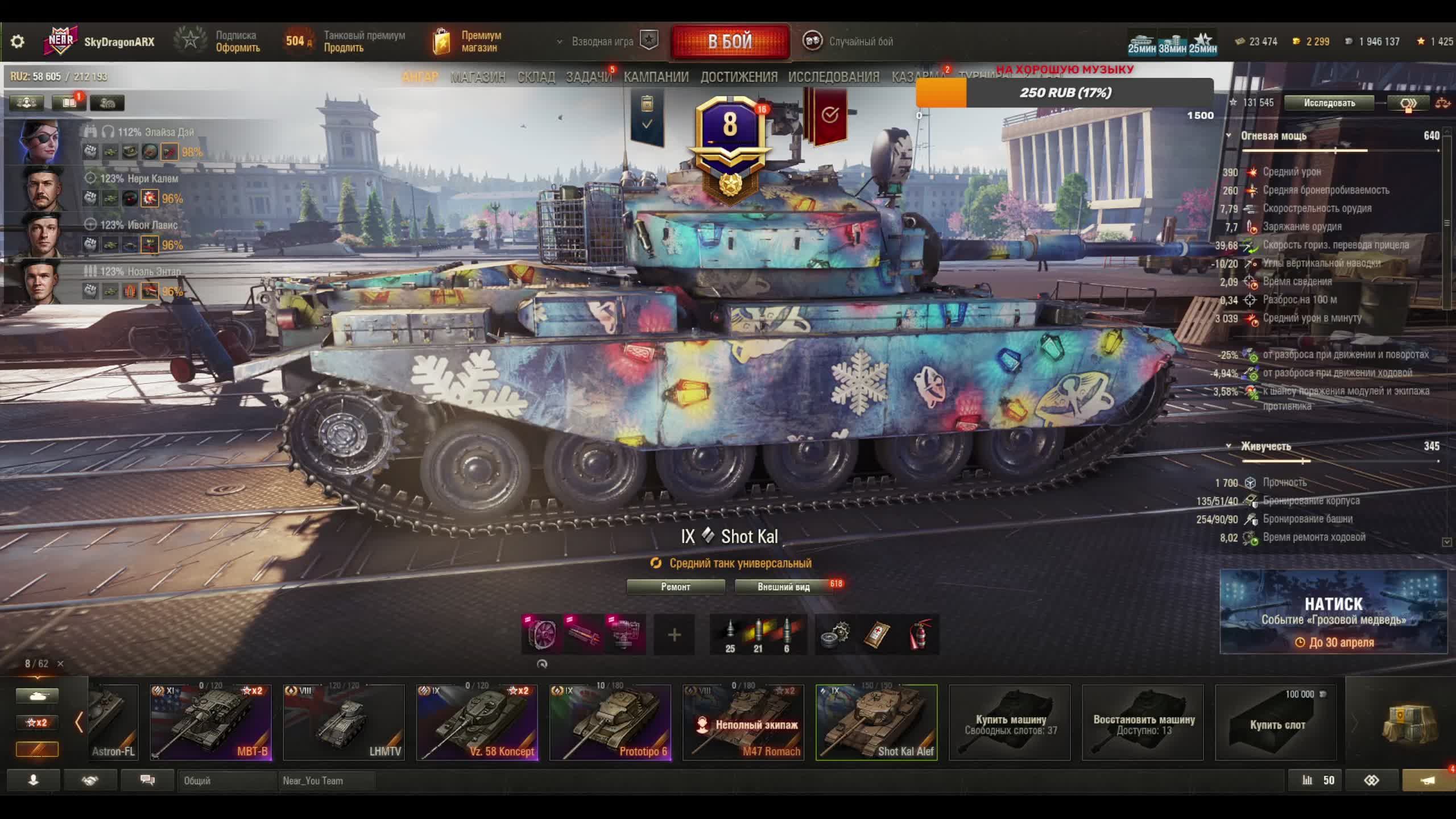Add equipment in the empty plus slot

674,635
